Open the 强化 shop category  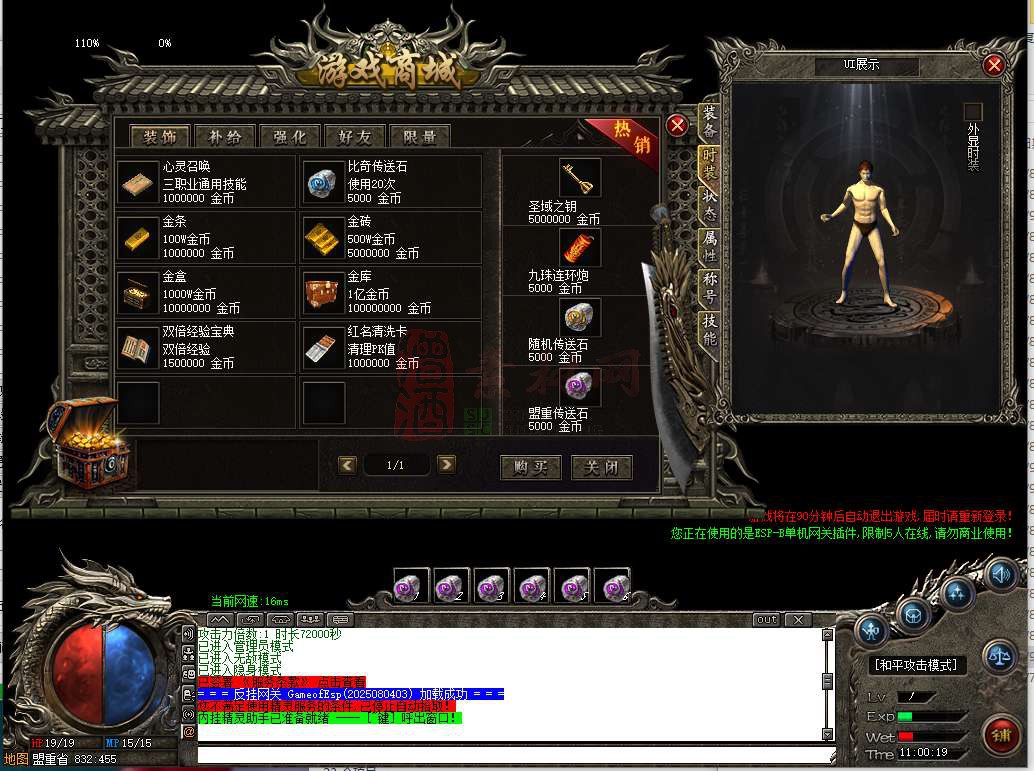[x=290, y=137]
